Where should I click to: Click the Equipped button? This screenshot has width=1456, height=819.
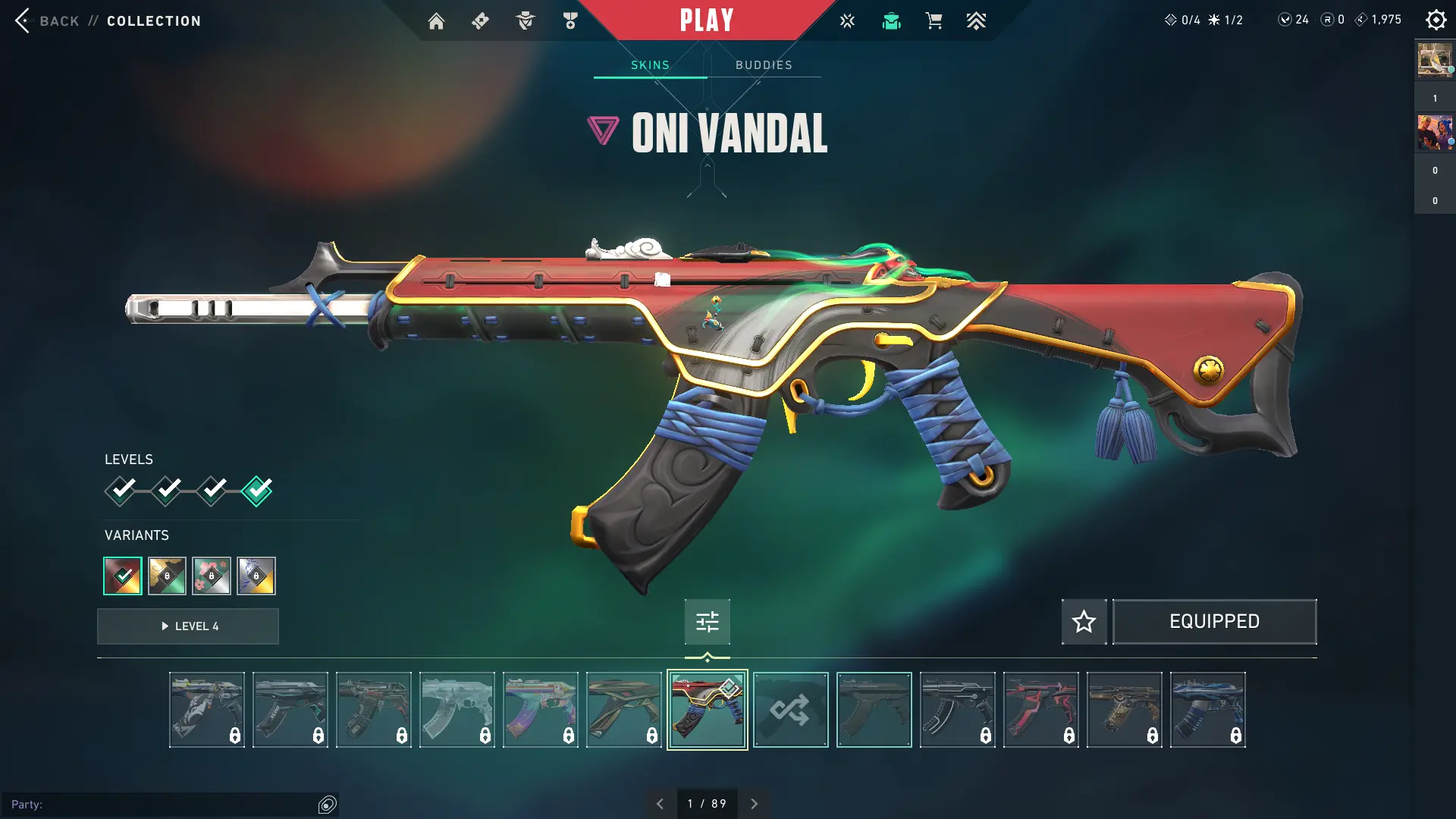pyautogui.click(x=1214, y=622)
